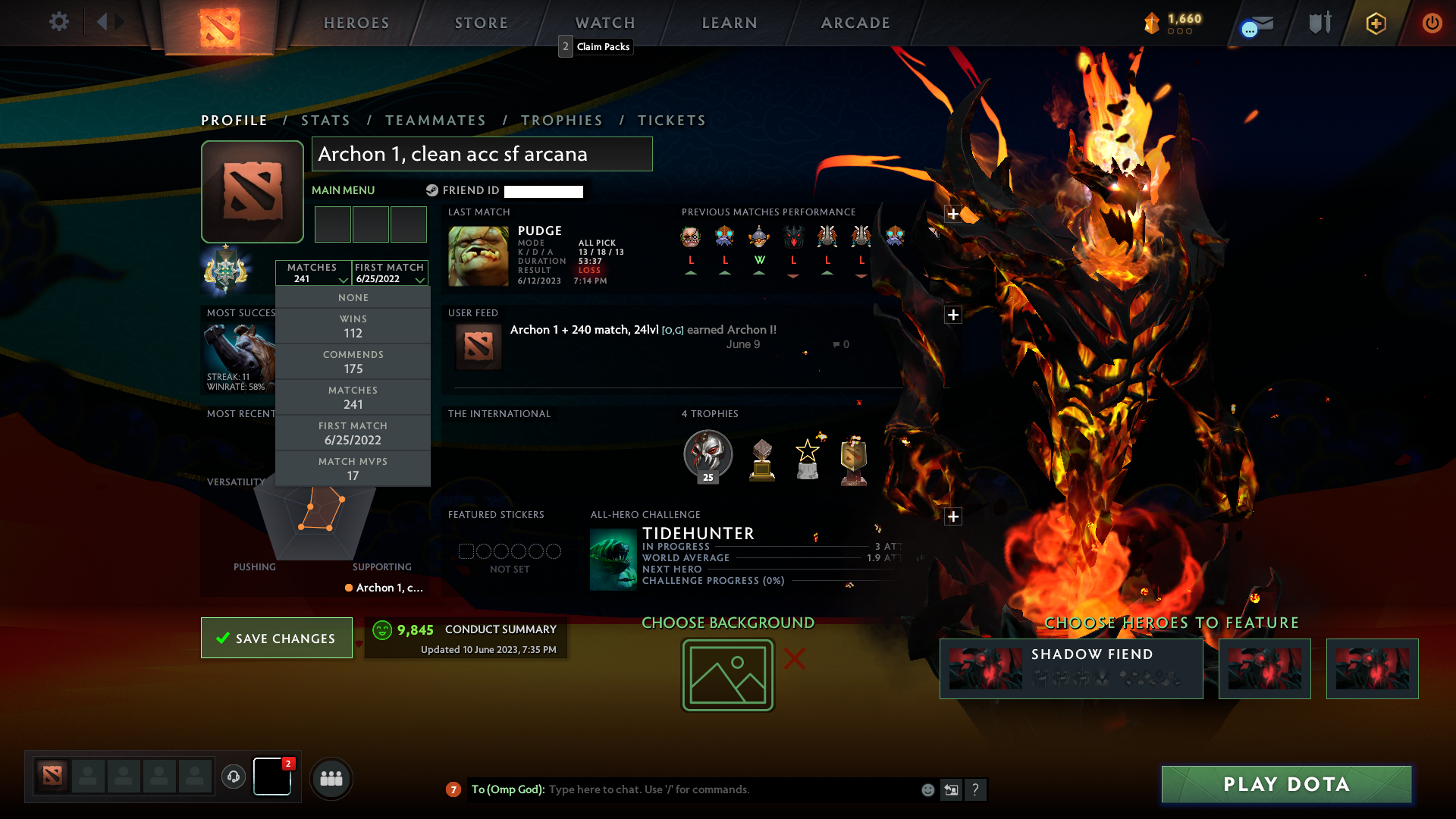Expand the User Feed with its plus button

(952, 314)
